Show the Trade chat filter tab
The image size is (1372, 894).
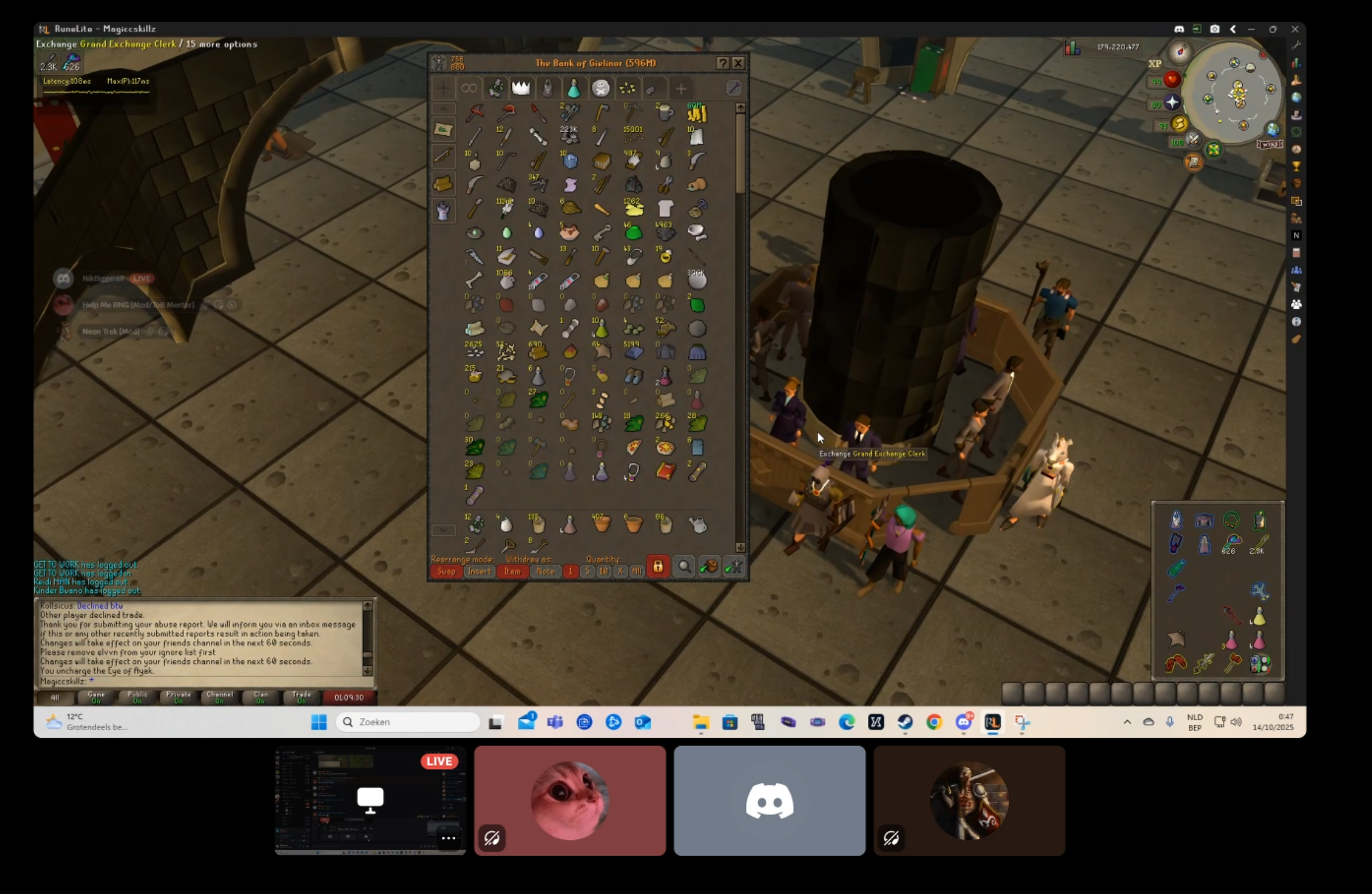(302, 697)
